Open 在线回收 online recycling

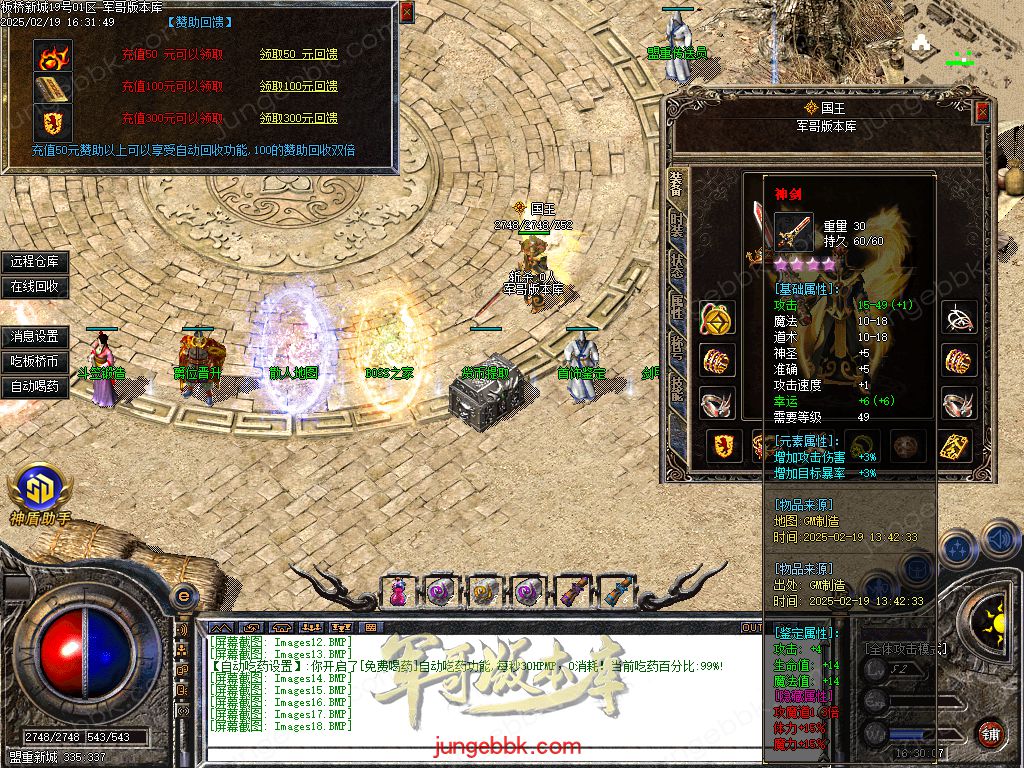(x=35, y=286)
